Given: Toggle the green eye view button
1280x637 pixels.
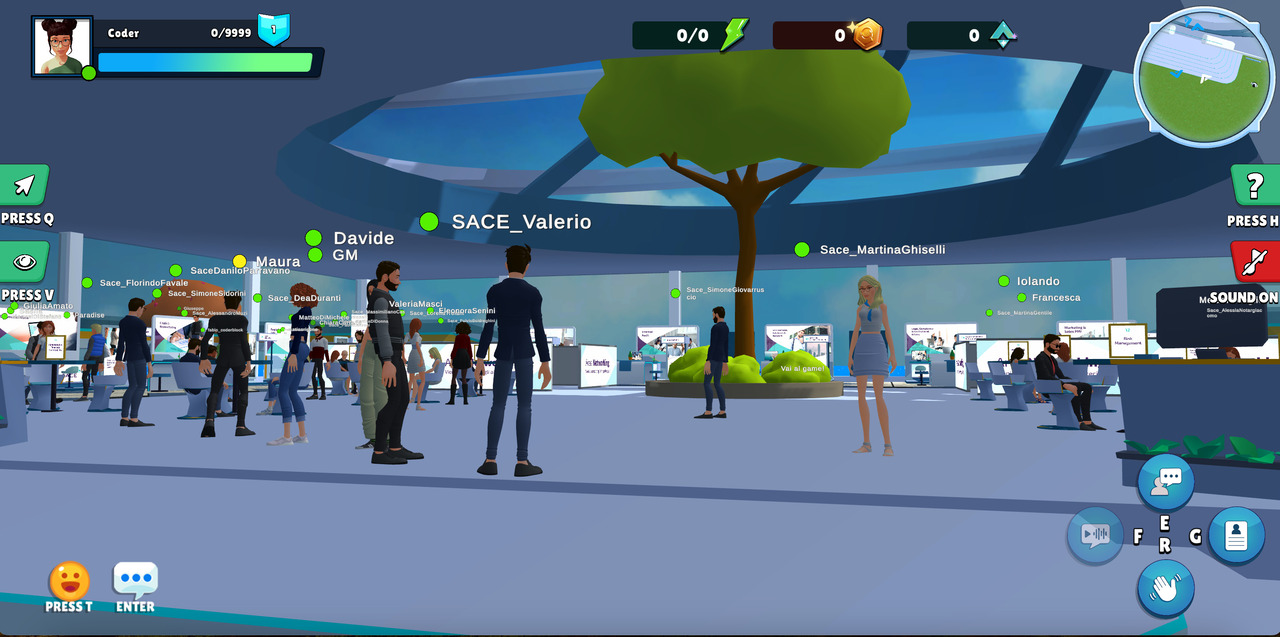Looking at the screenshot, I should pos(25,262).
